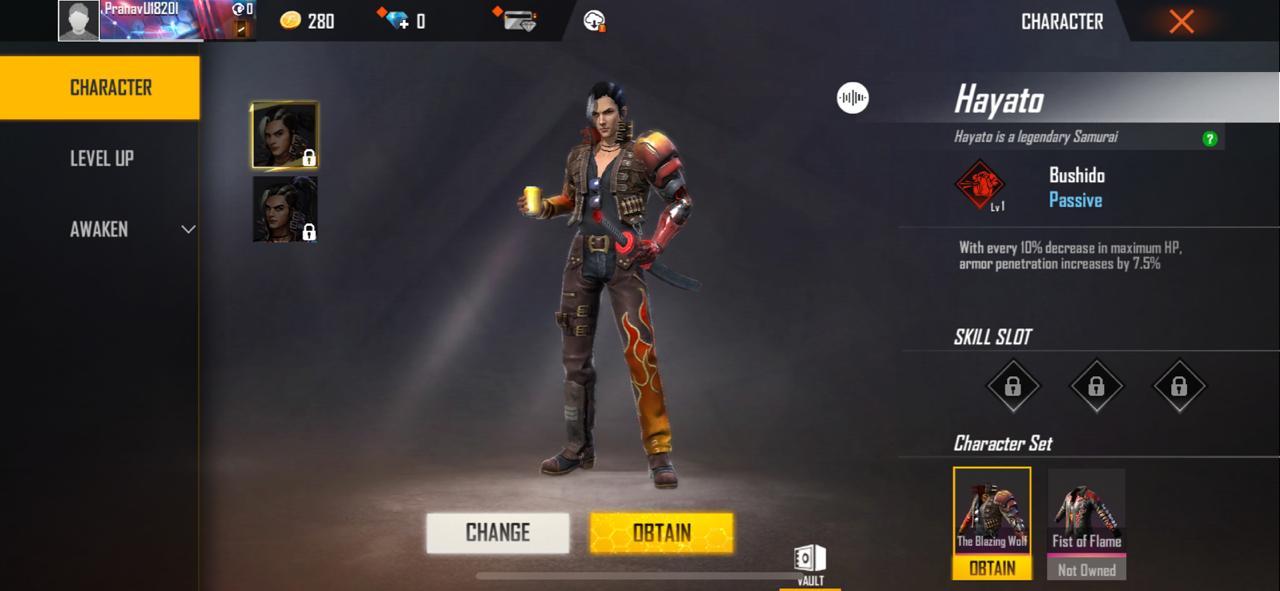Open the green question mark help
The height and width of the screenshot is (591, 1280).
(x=1210, y=138)
